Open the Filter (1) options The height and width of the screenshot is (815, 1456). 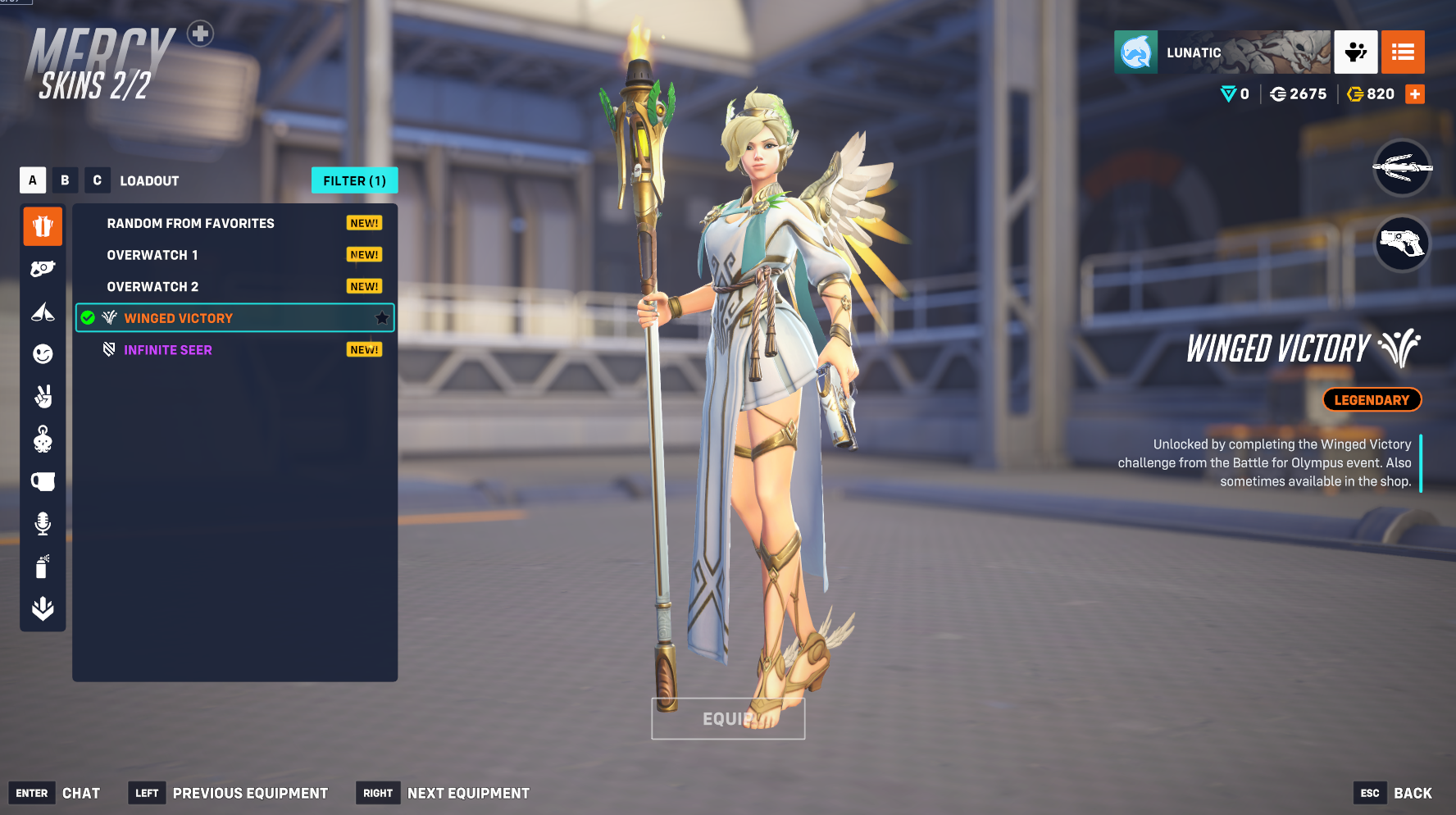(354, 180)
